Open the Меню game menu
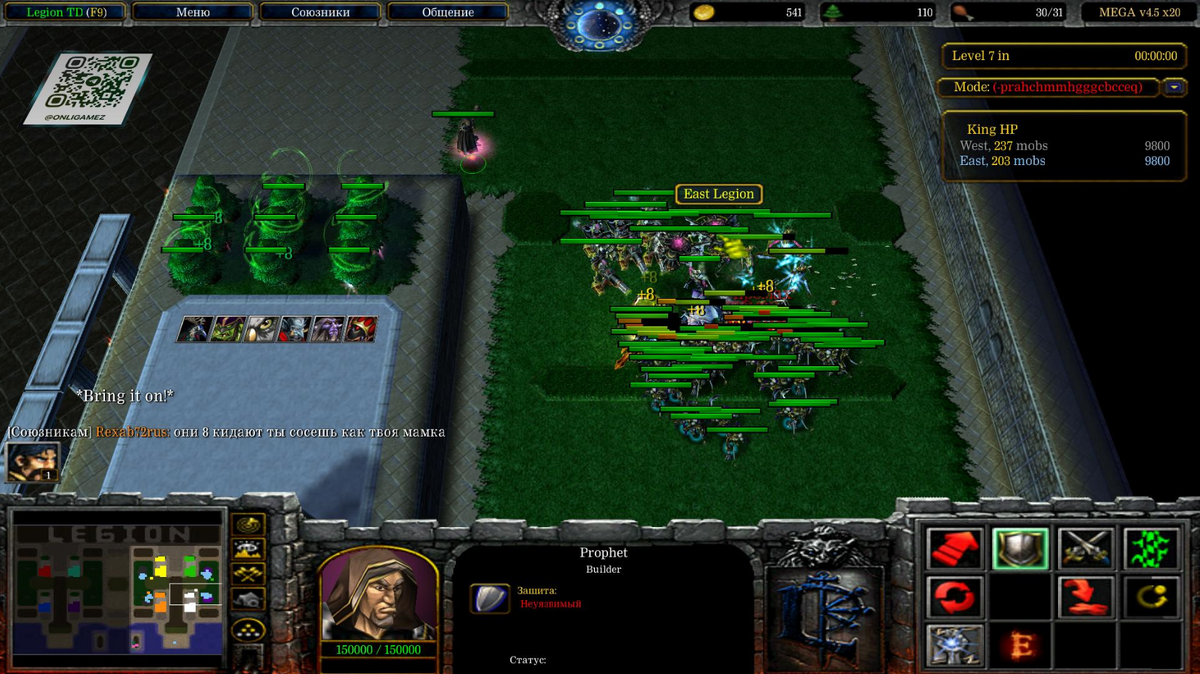 tap(192, 13)
